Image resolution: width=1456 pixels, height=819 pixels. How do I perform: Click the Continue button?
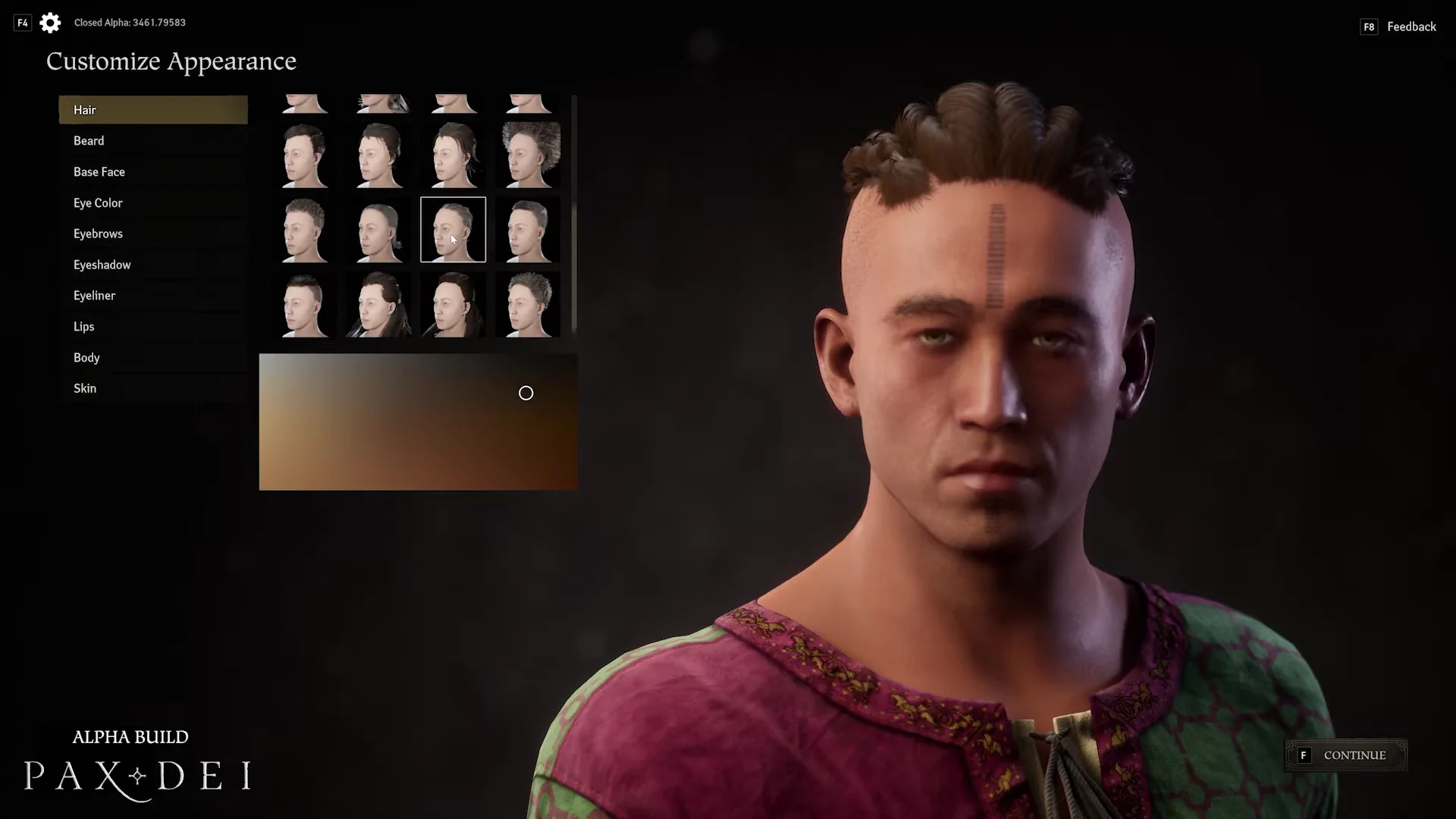point(1346,755)
